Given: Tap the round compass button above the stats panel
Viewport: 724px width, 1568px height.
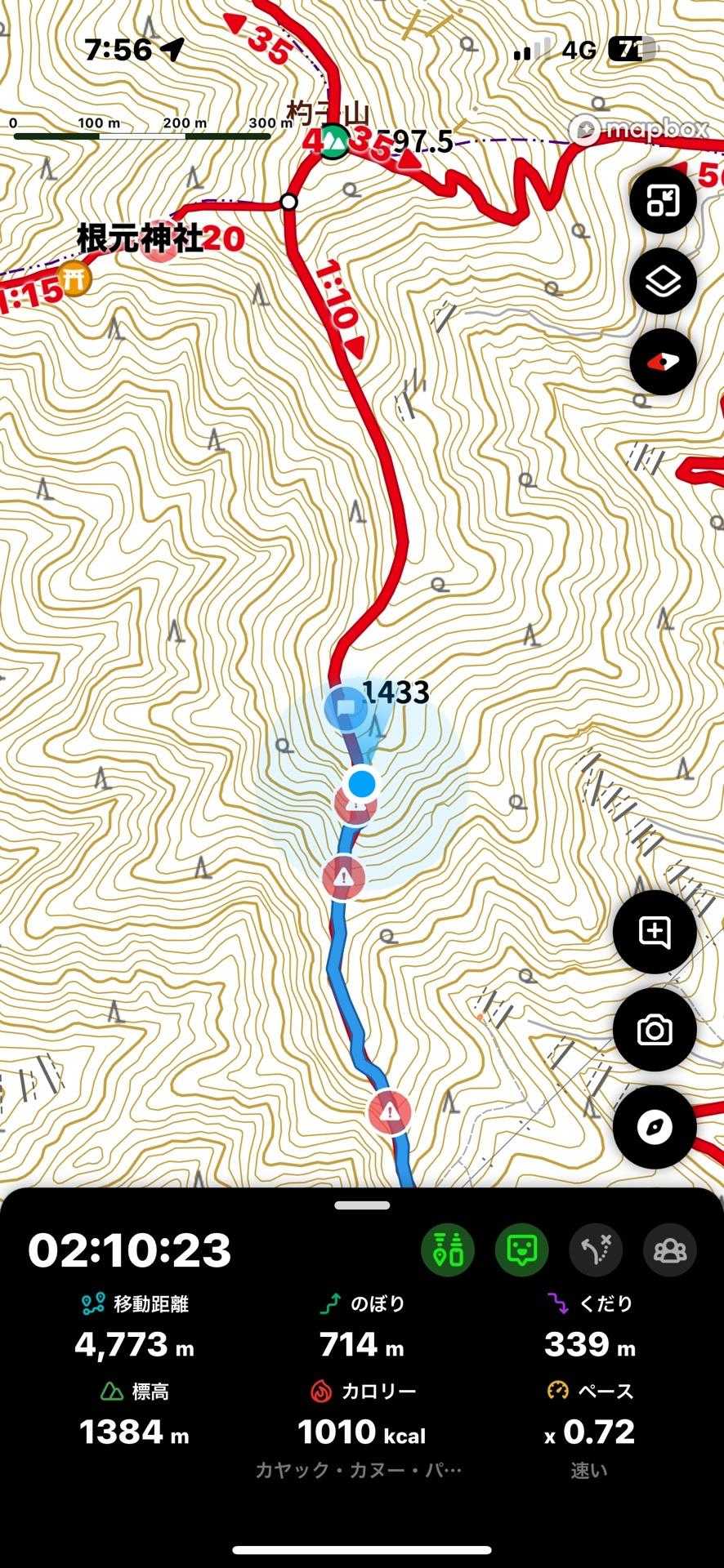Looking at the screenshot, I should tap(655, 1127).
